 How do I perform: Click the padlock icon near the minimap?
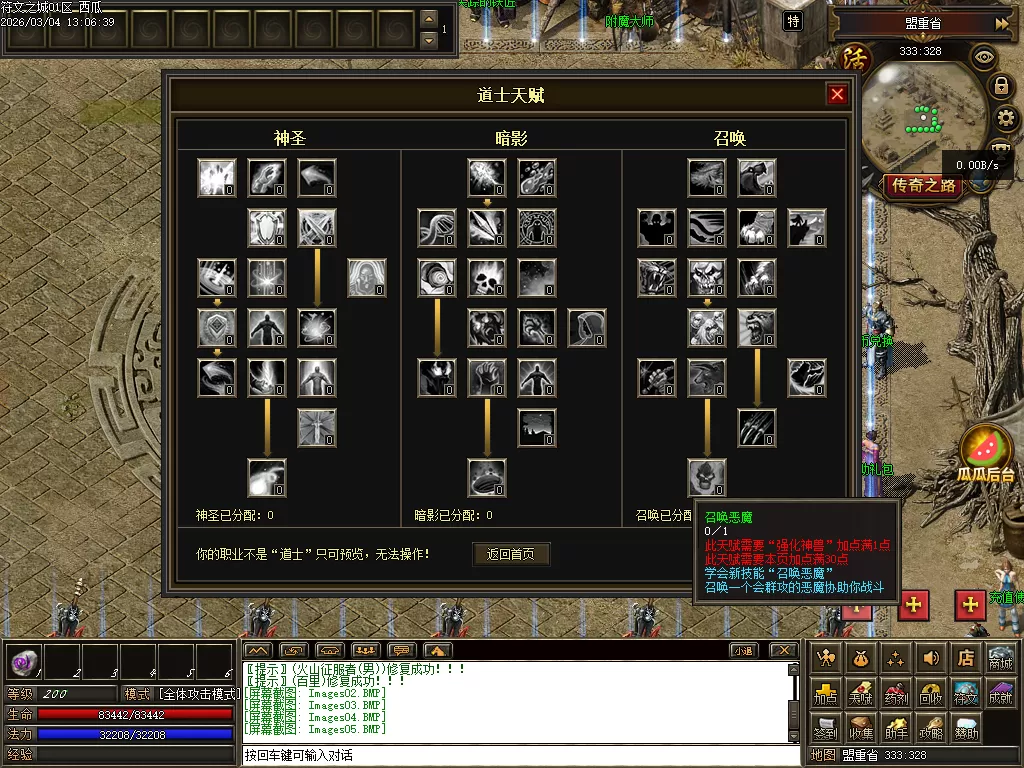pyautogui.click(x=1000, y=86)
